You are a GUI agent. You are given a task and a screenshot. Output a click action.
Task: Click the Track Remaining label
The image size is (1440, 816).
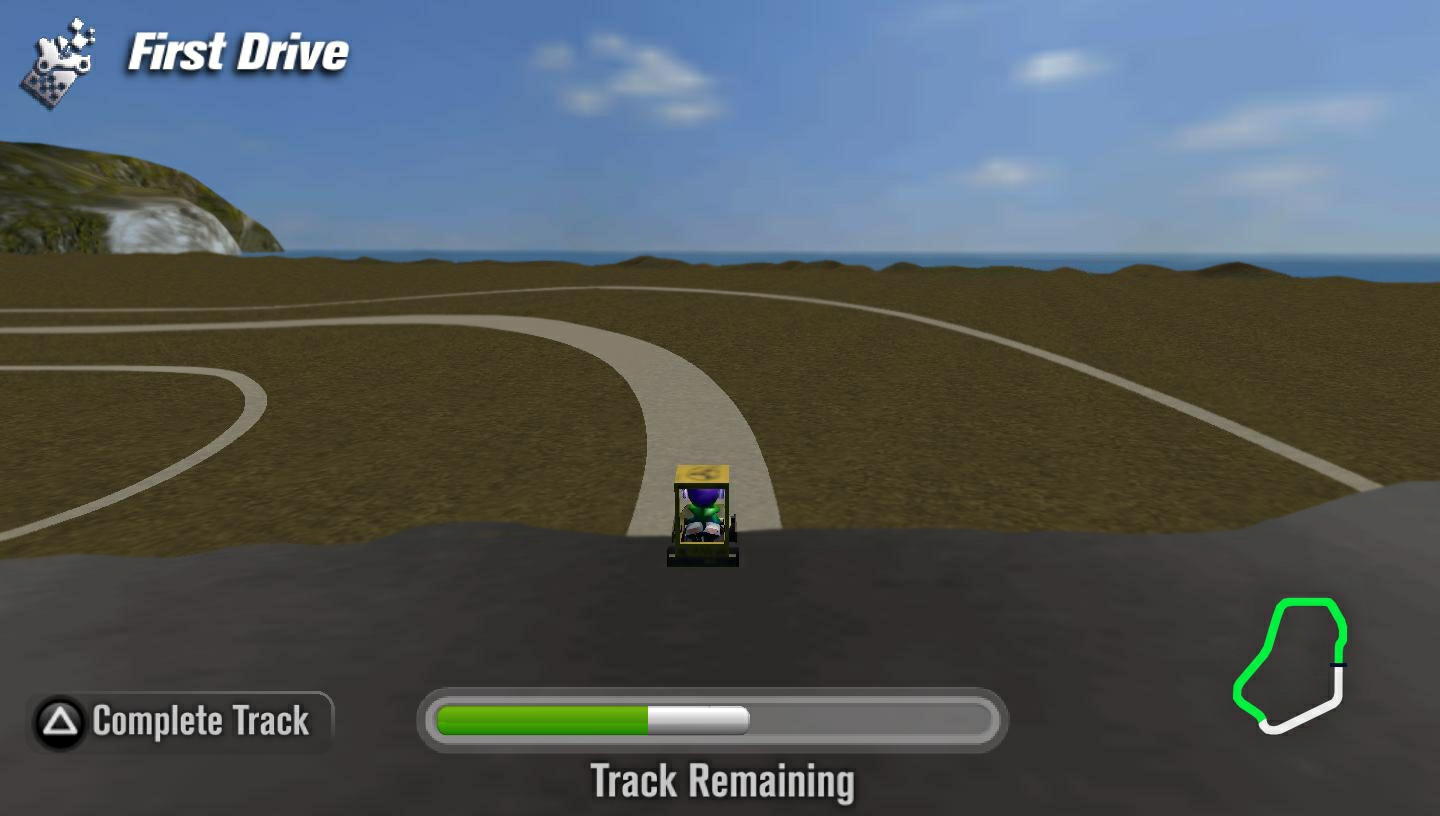point(722,782)
